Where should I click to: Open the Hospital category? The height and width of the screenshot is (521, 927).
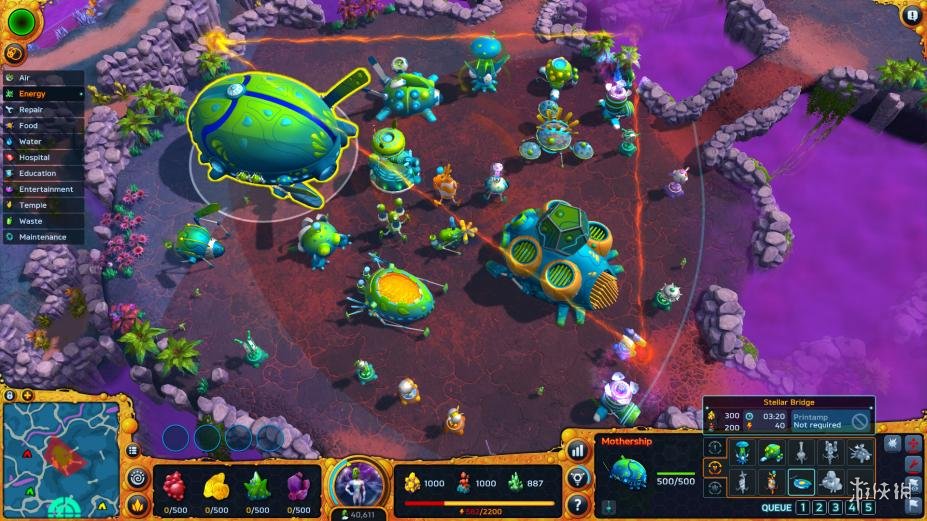click(x=34, y=157)
